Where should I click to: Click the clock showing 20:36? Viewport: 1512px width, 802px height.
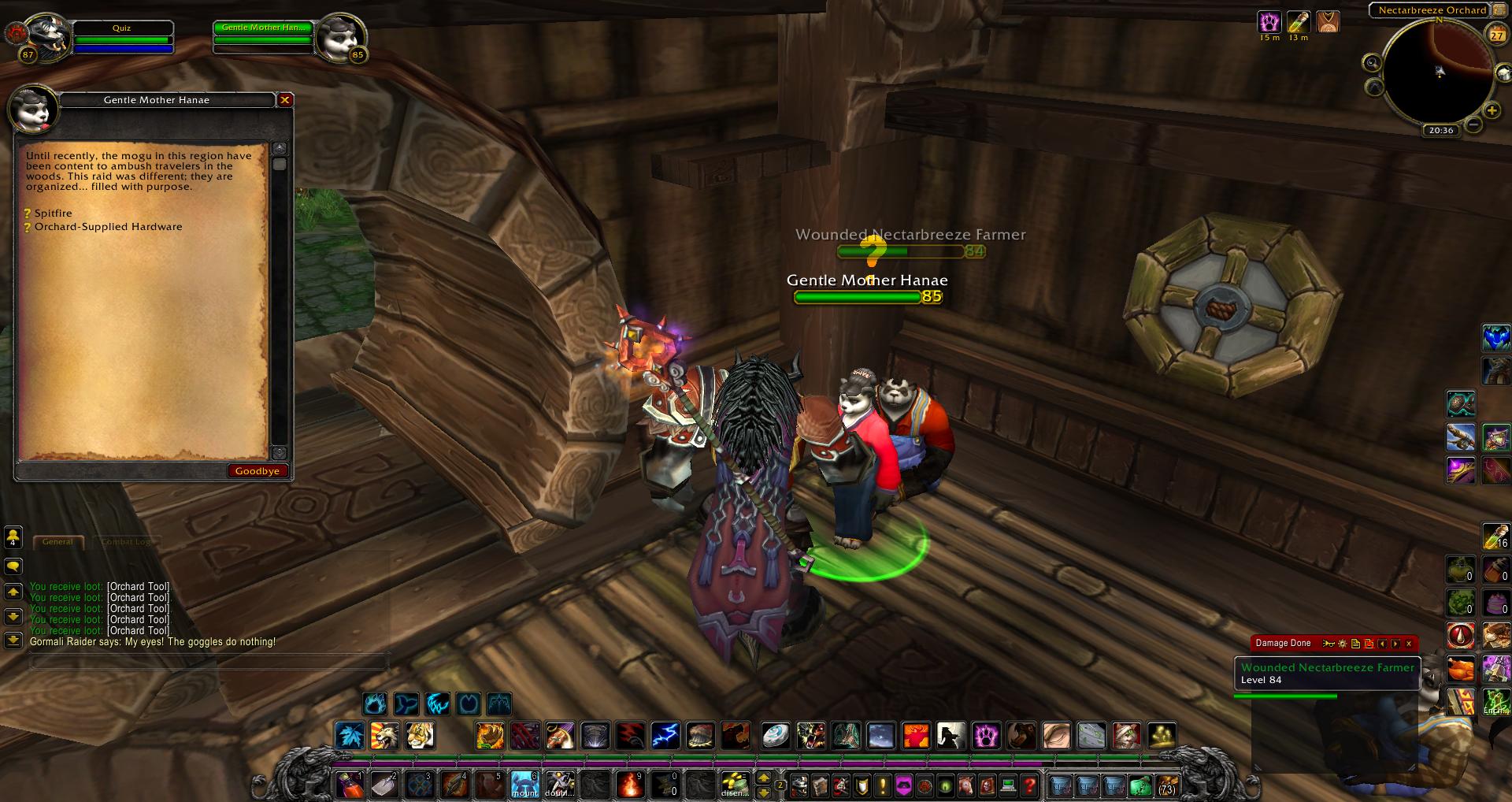click(x=1440, y=130)
